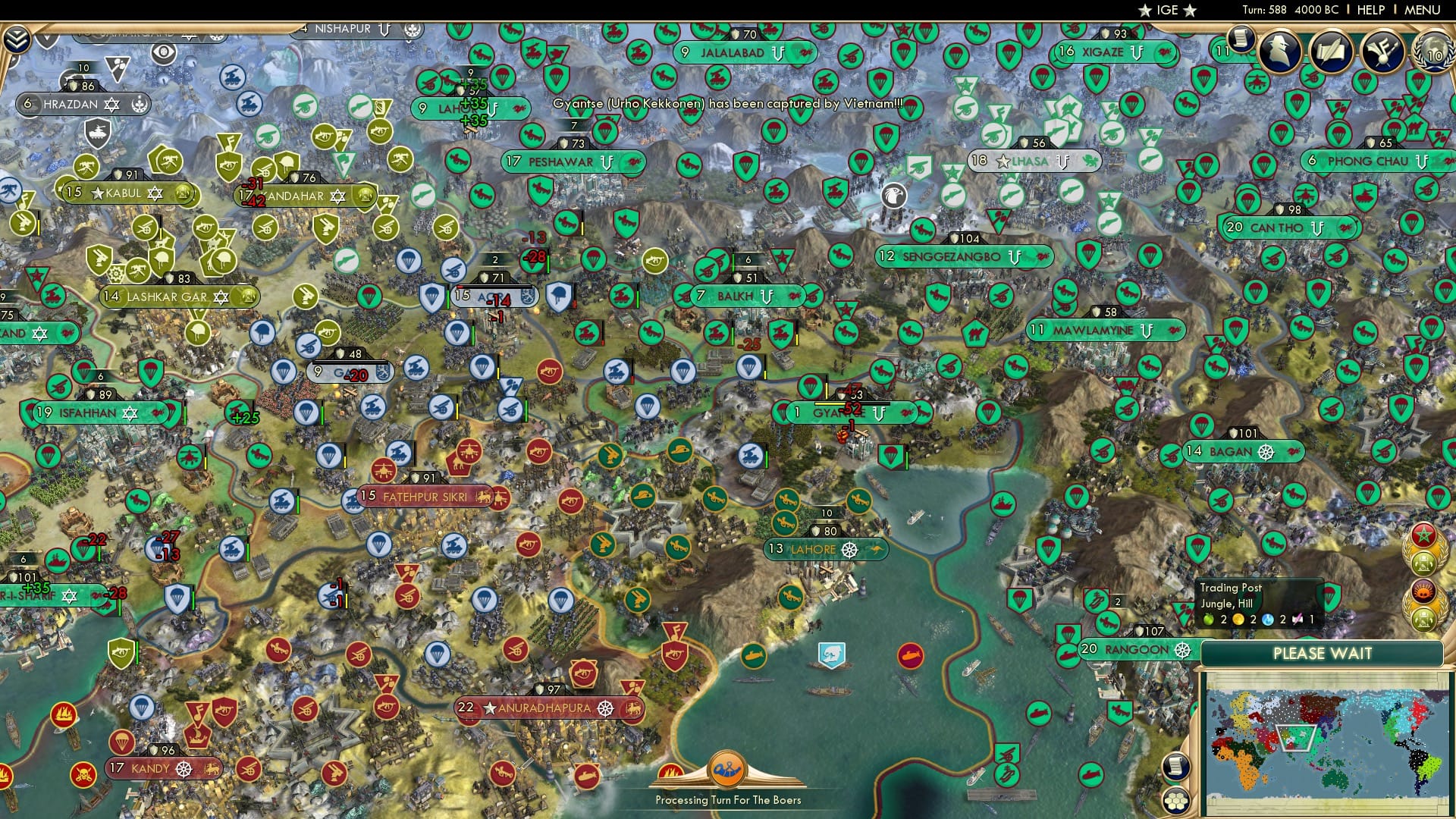This screenshot has width=1456, height=819.
Task: Open the espionage overview spy icon
Action: 1279,51
